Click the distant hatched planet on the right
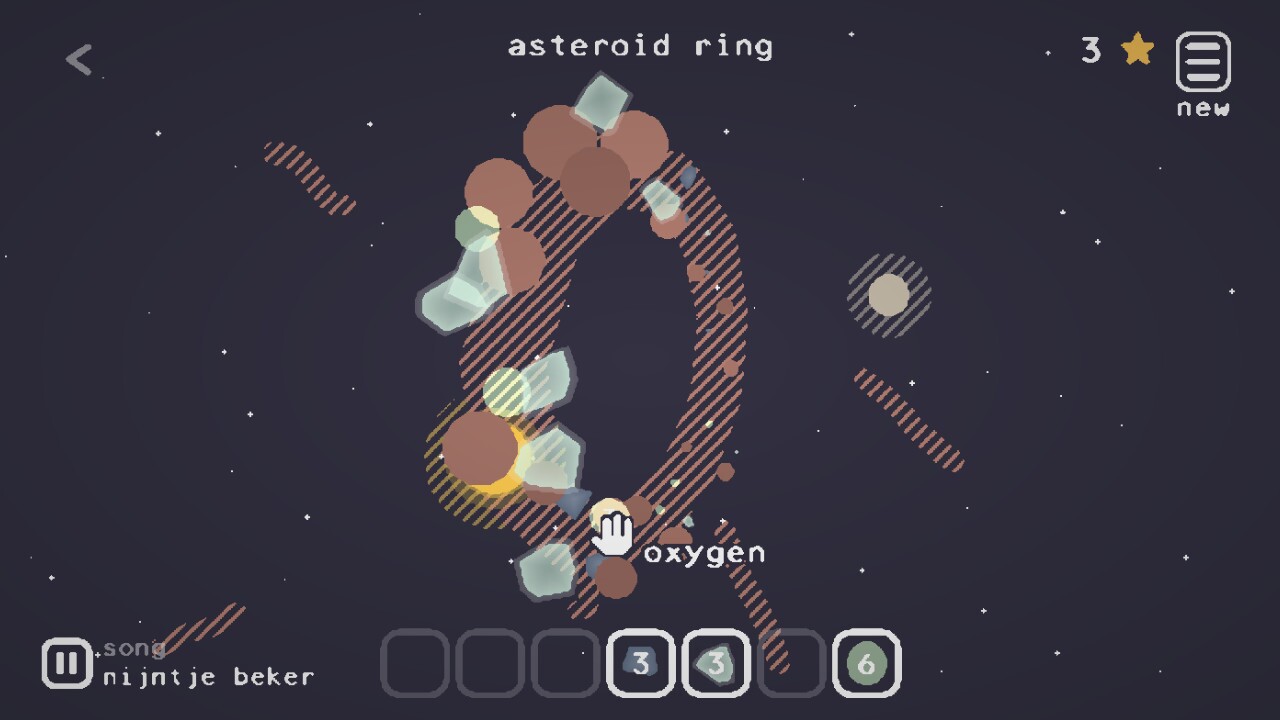 (888, 295)
